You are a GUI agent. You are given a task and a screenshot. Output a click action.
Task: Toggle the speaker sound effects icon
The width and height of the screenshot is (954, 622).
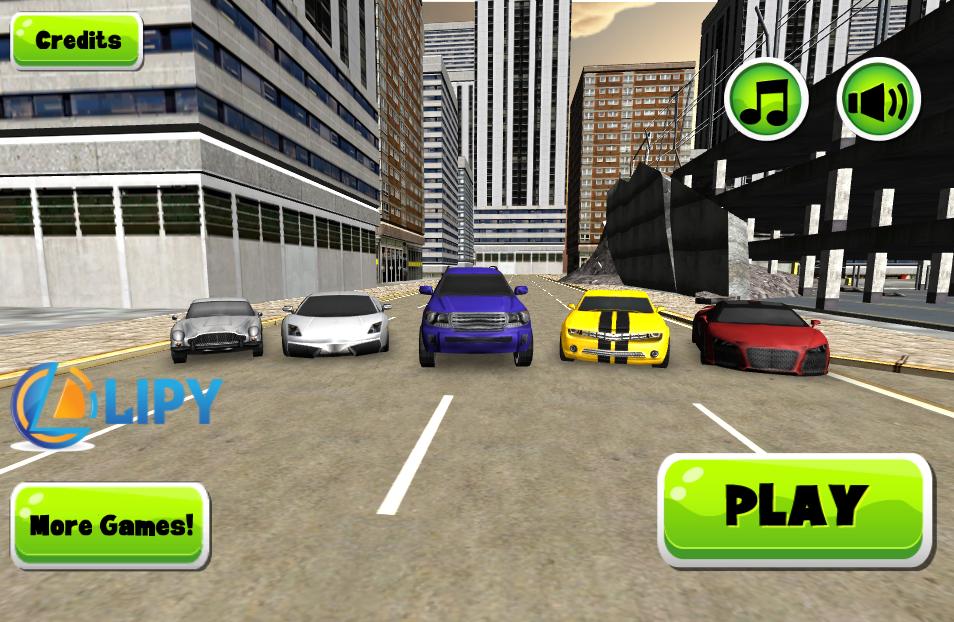(877, 98)
